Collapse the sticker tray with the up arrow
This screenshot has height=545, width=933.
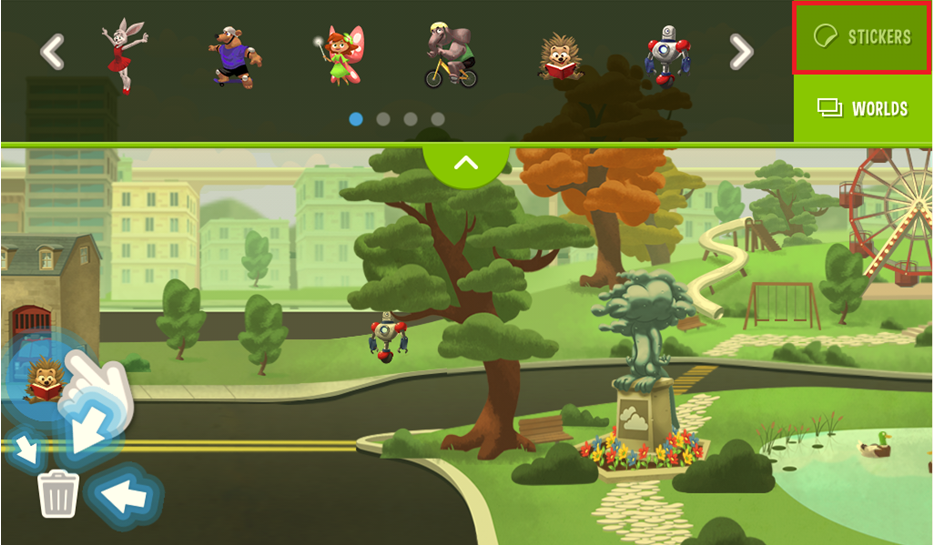466,163
